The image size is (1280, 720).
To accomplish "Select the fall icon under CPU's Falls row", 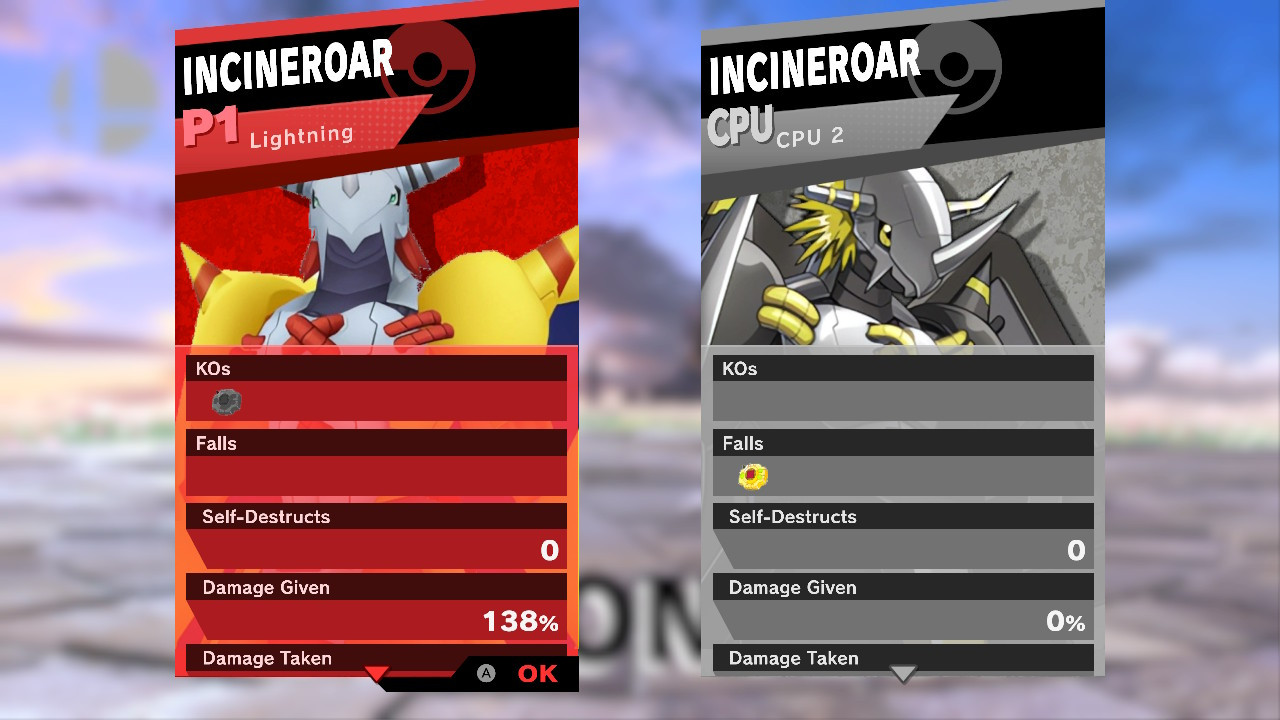I will point(752,476).
